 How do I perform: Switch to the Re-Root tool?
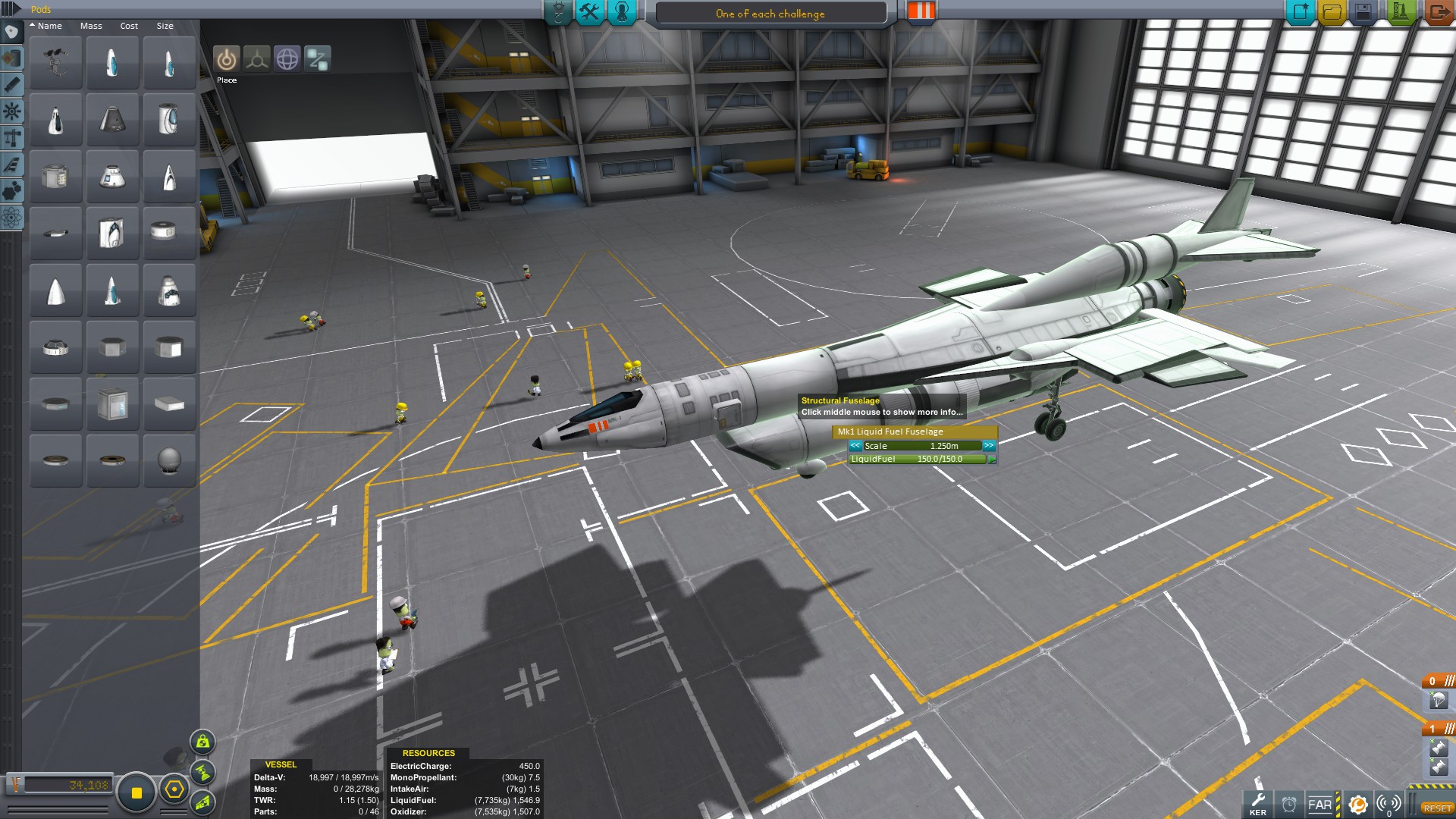pyautogui.click(x=318, y=59)
